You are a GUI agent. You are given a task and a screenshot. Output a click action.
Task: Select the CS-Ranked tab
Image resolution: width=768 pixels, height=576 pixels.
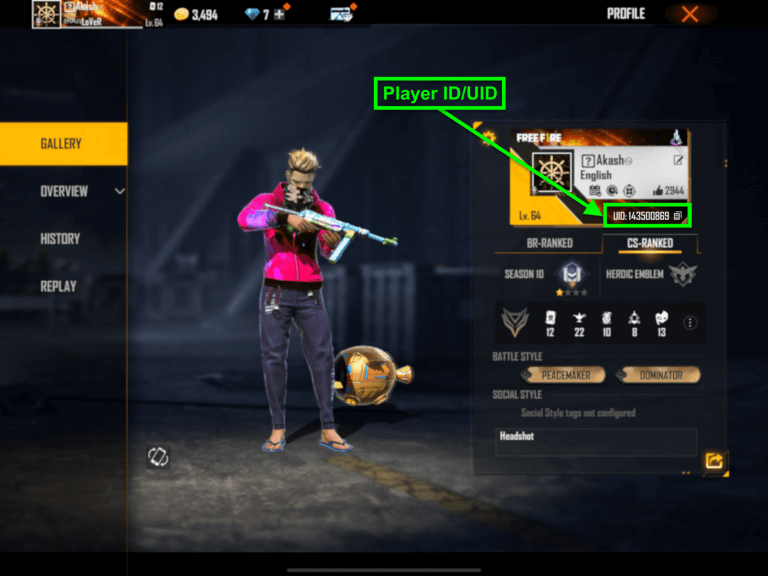click(650, 243)
